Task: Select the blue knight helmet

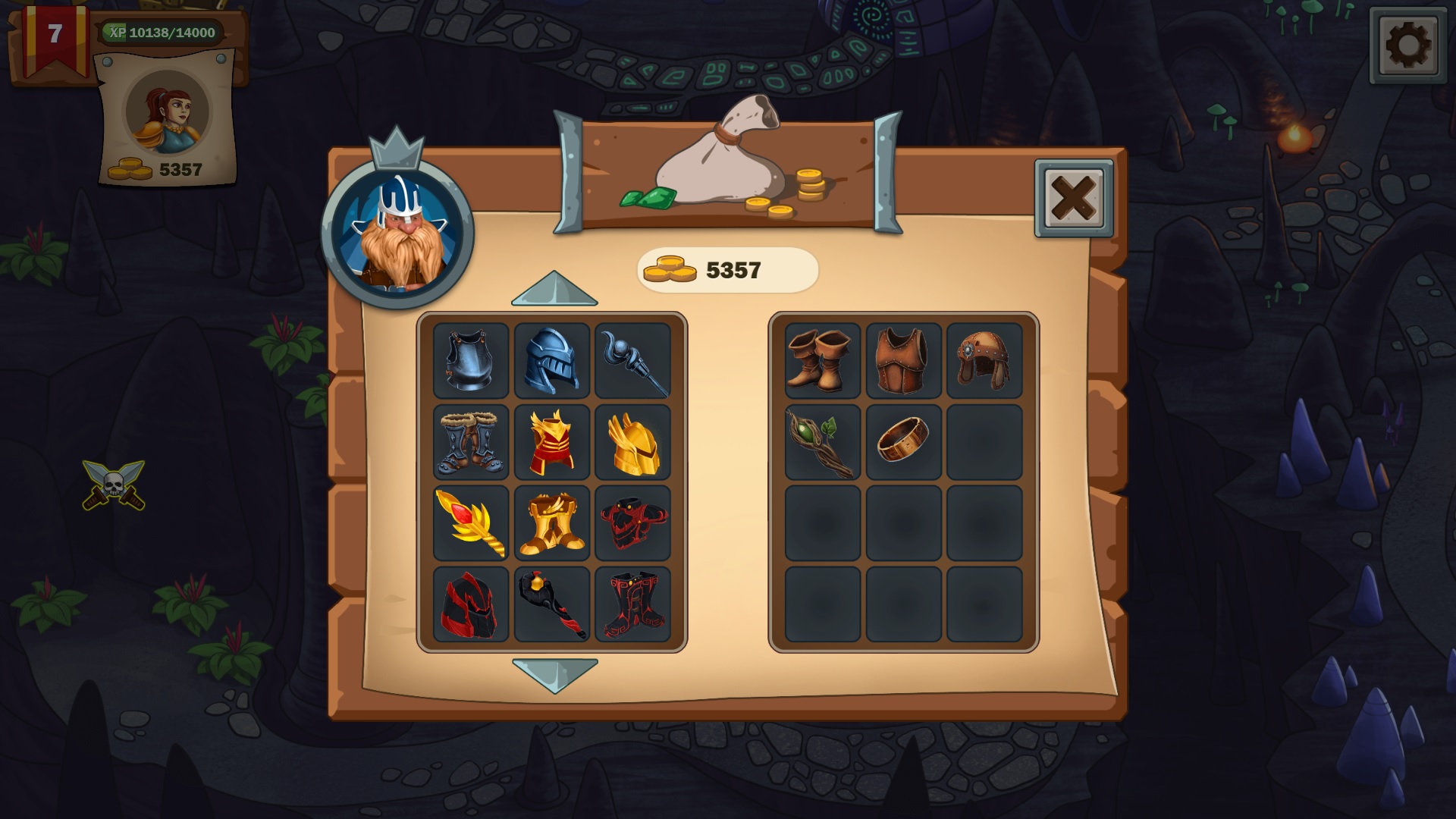Action: (x=552, y=361)
